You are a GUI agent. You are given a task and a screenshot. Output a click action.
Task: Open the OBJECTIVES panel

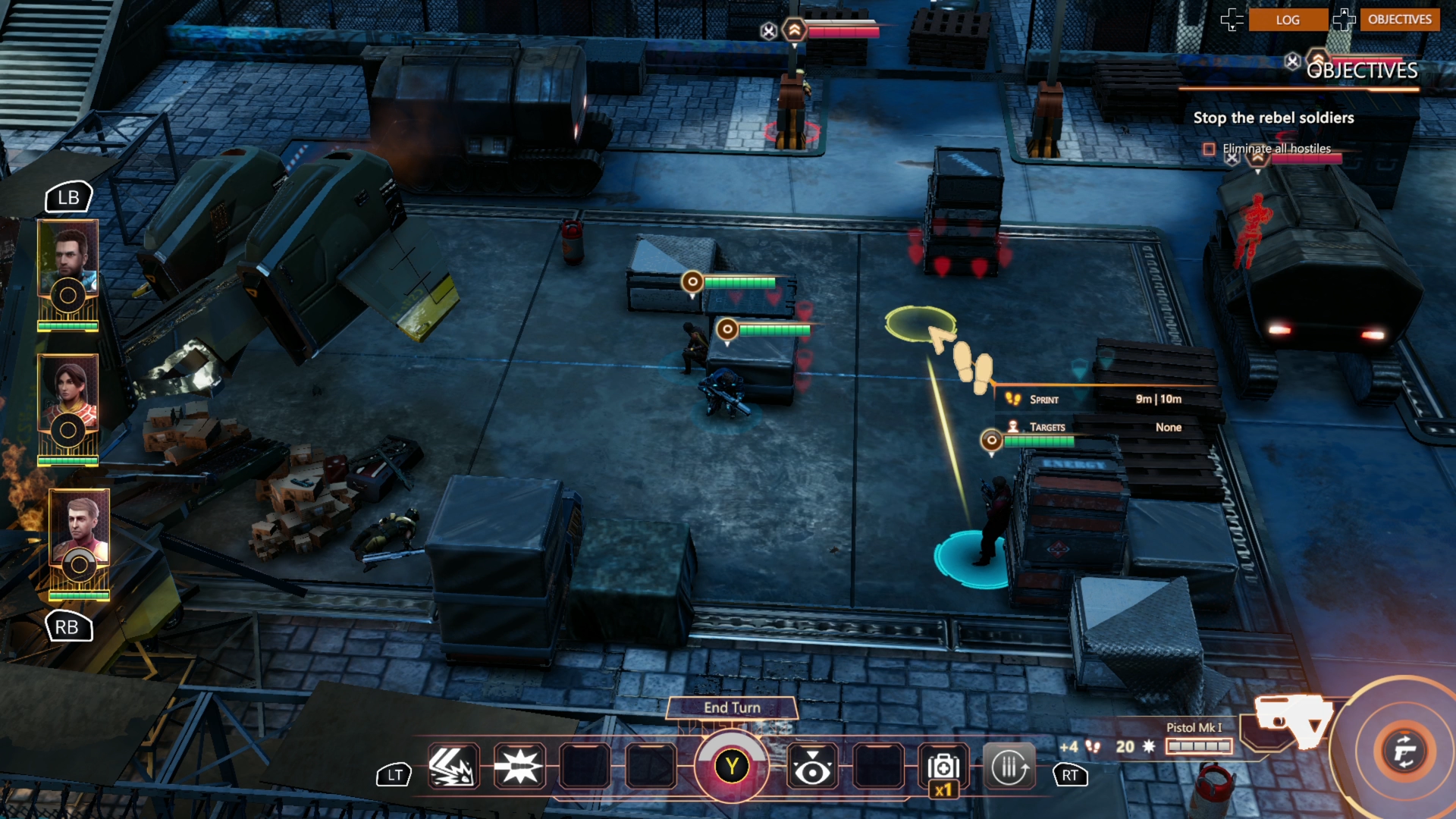pyautogui.click(x=1399, y=20)
